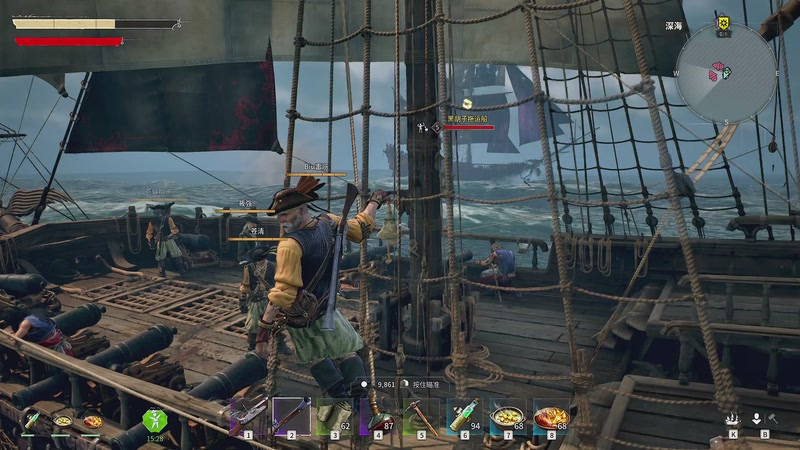800x450 pixels.
Task: Select the stew bowl in hotbar slot 7
Action: pos(507,414)
